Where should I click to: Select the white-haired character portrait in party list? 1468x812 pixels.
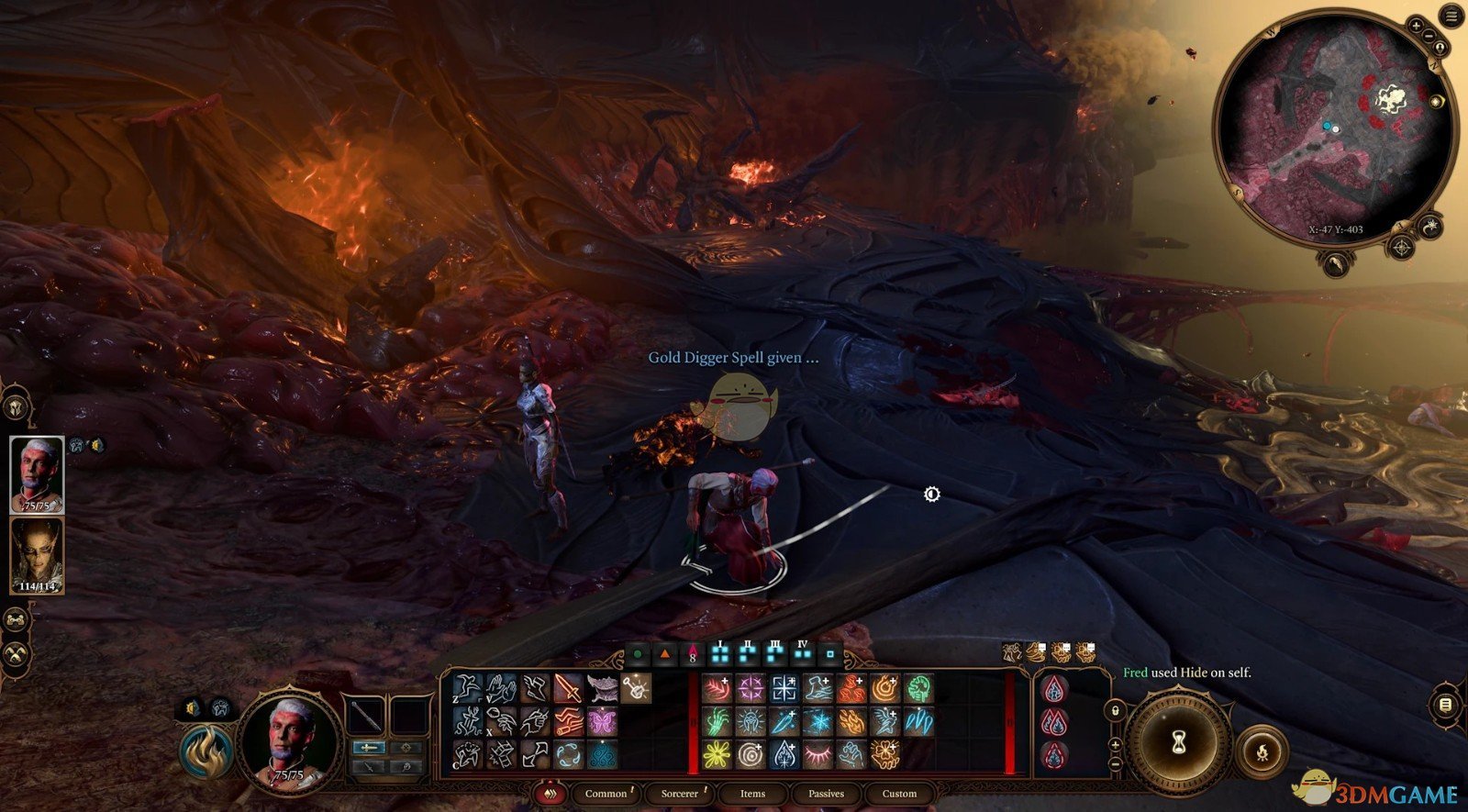pos(37,473)
